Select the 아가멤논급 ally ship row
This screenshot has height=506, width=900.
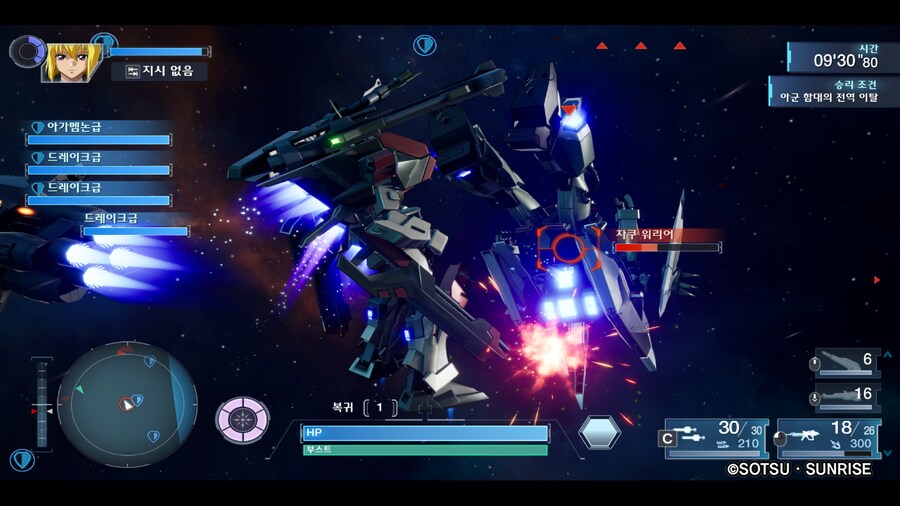click(x=98, y=133)
